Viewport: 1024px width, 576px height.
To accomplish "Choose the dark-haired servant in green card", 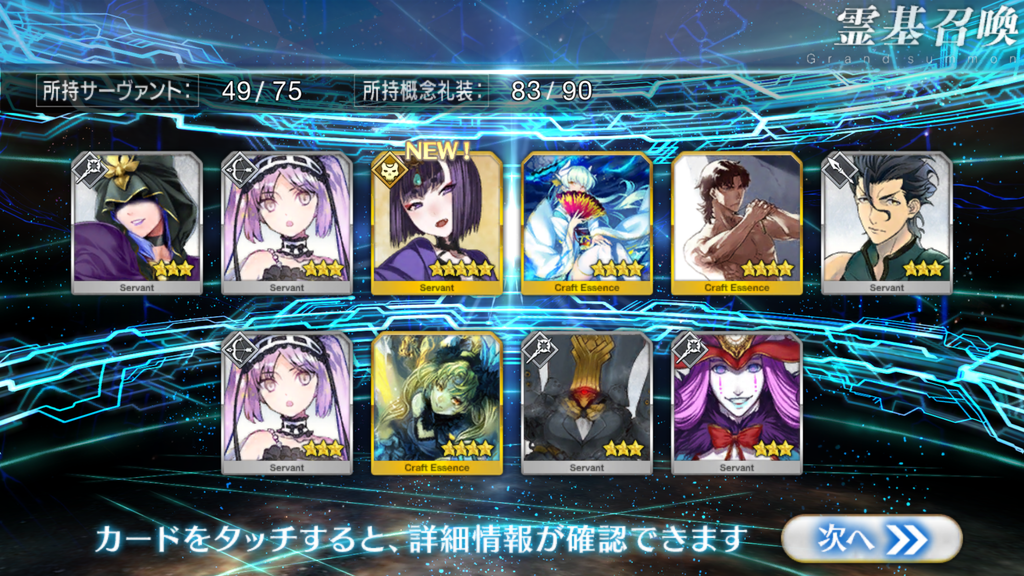I will point(887,224).
